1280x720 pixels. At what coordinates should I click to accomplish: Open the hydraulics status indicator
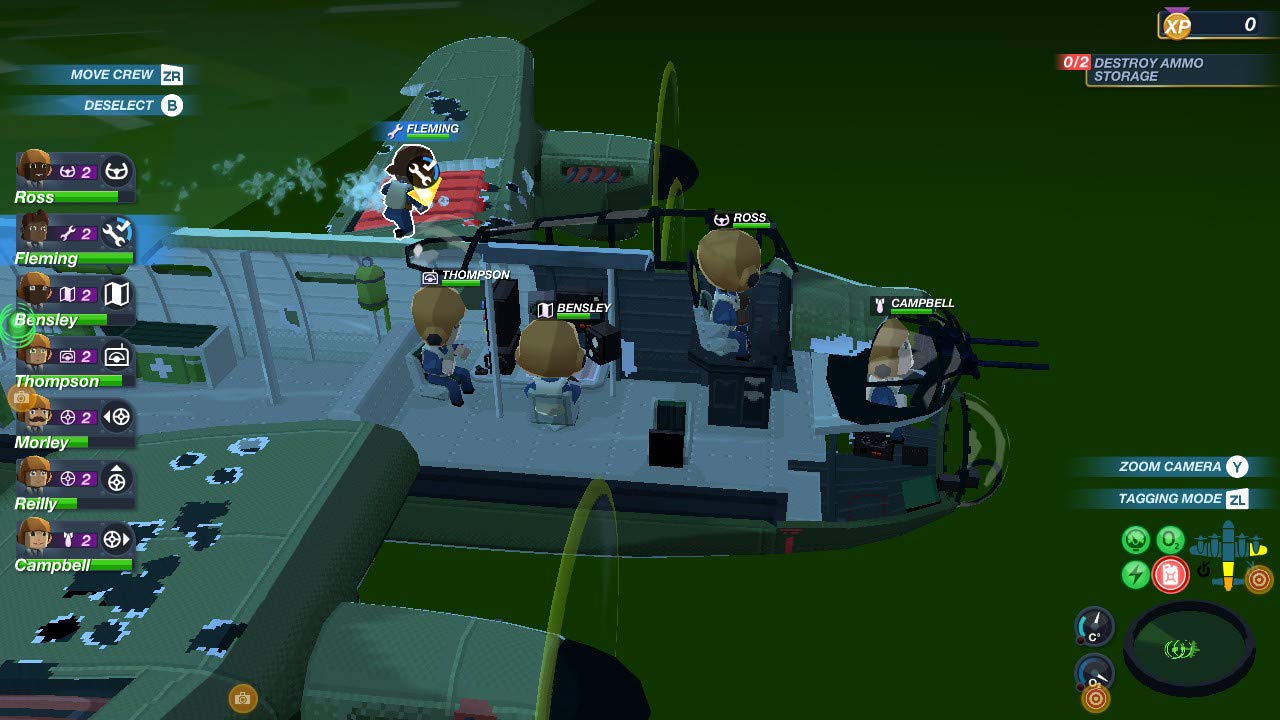(x=1135, y=539)
